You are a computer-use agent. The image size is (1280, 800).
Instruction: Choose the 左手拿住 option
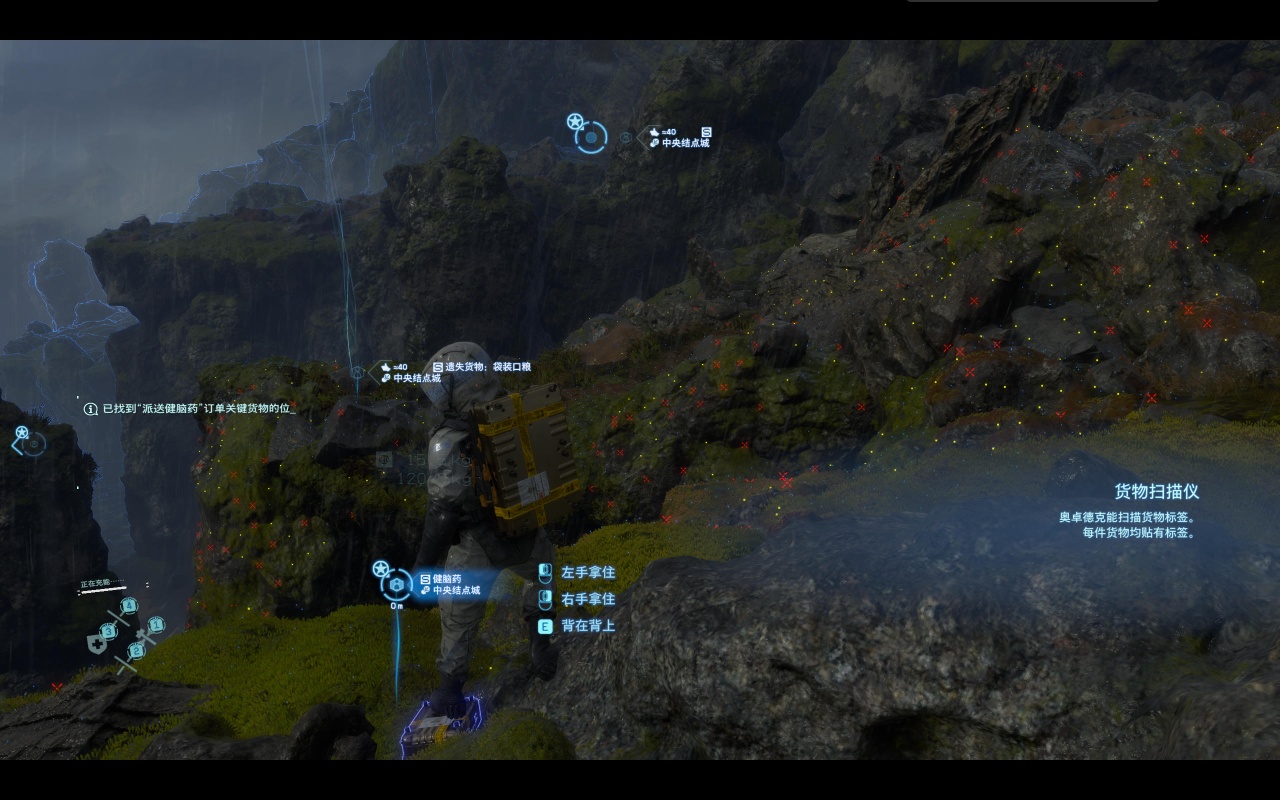[x=587, y=573]
